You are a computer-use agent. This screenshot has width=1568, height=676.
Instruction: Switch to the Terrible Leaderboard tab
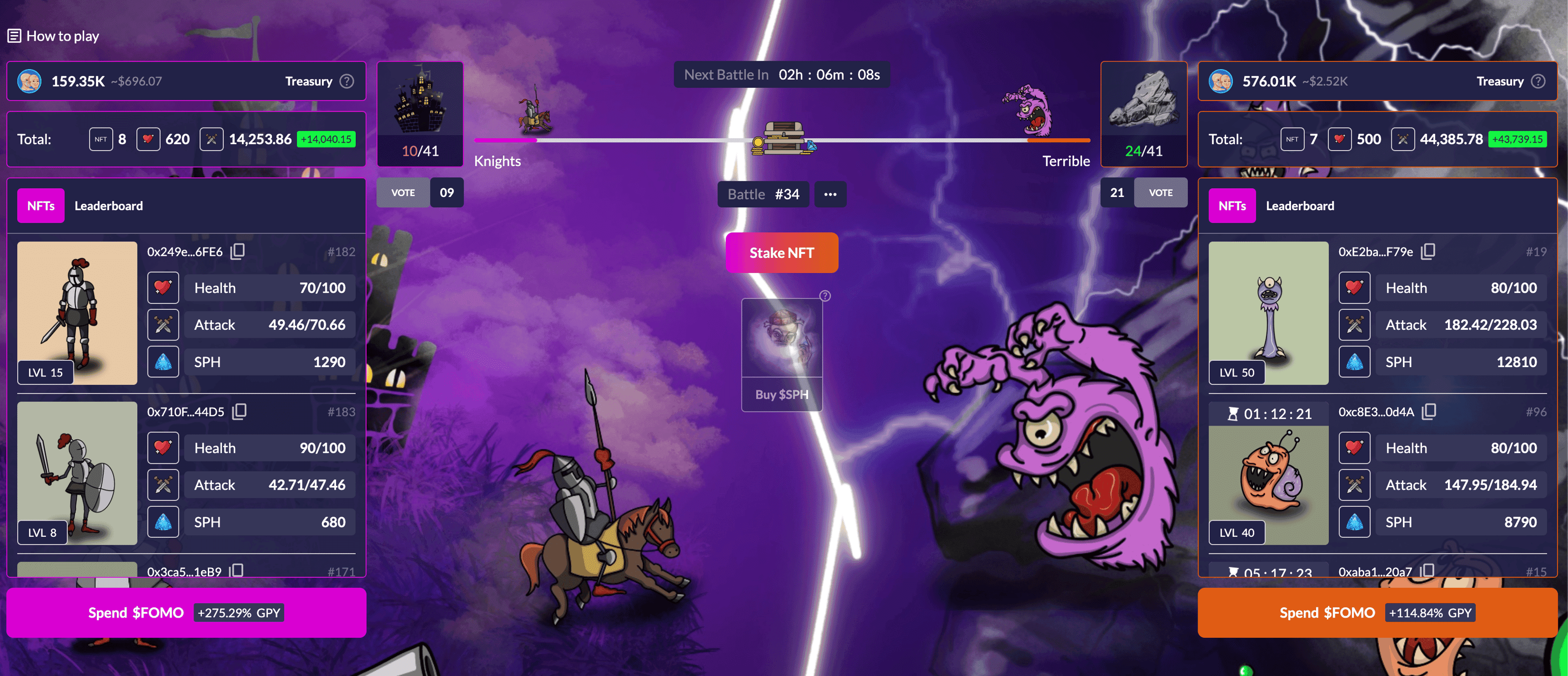pyautogui.click(x=1299, y=206)
